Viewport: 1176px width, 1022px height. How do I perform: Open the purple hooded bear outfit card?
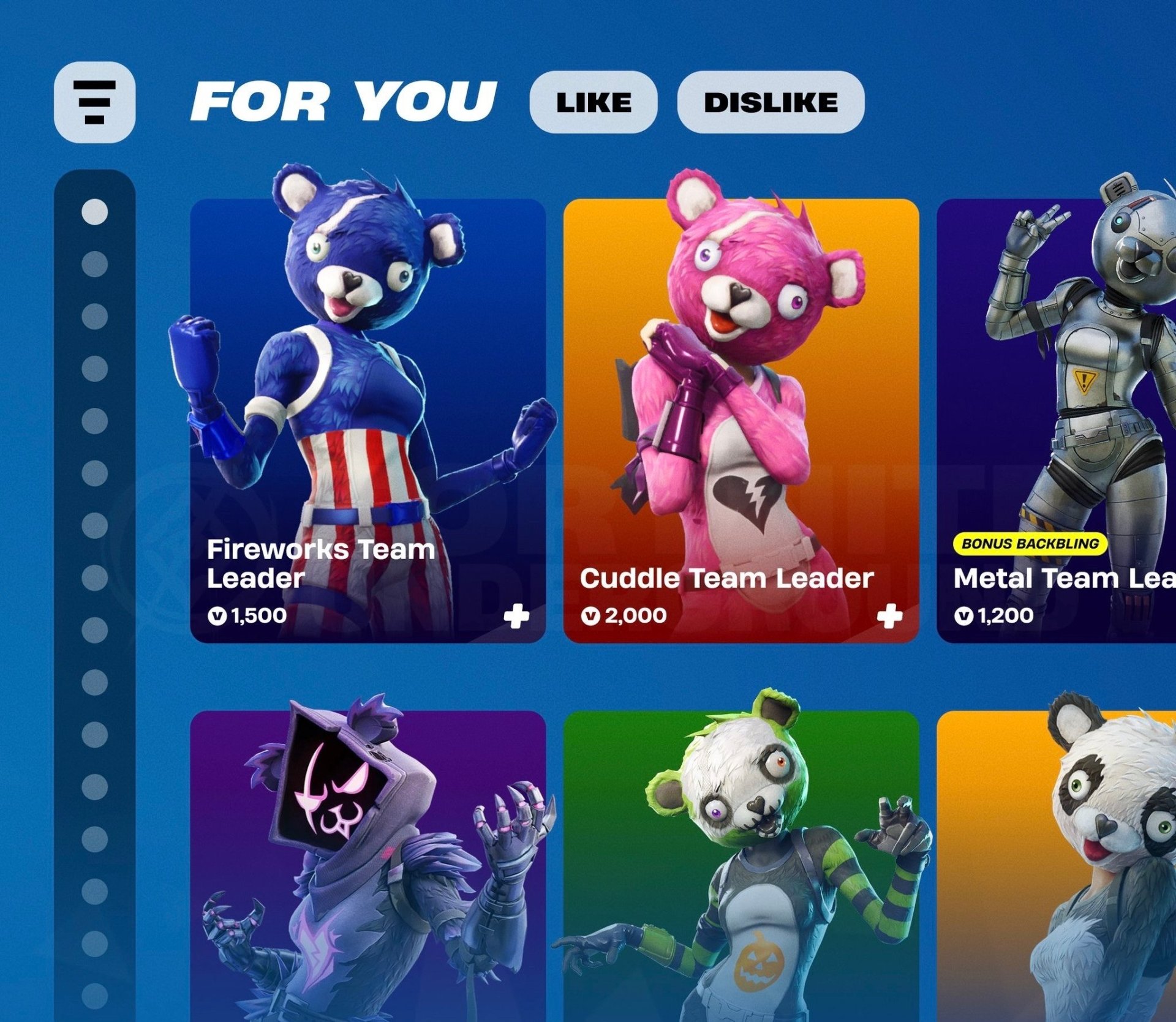(x=367, y=870)
